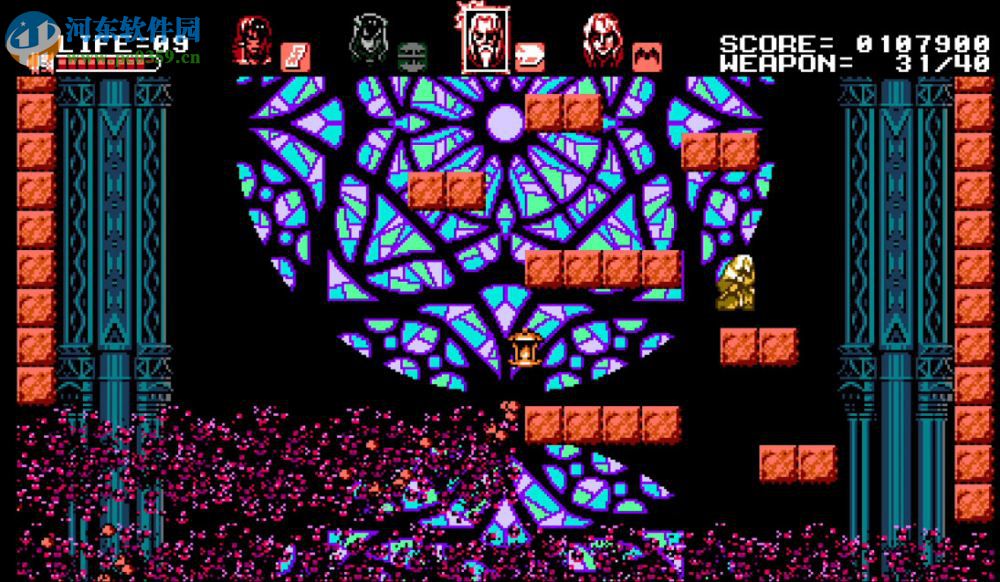Click Miriam's greyed-out subweapon icon
The height and width of the screenshot is (582, 1000).
411,55
